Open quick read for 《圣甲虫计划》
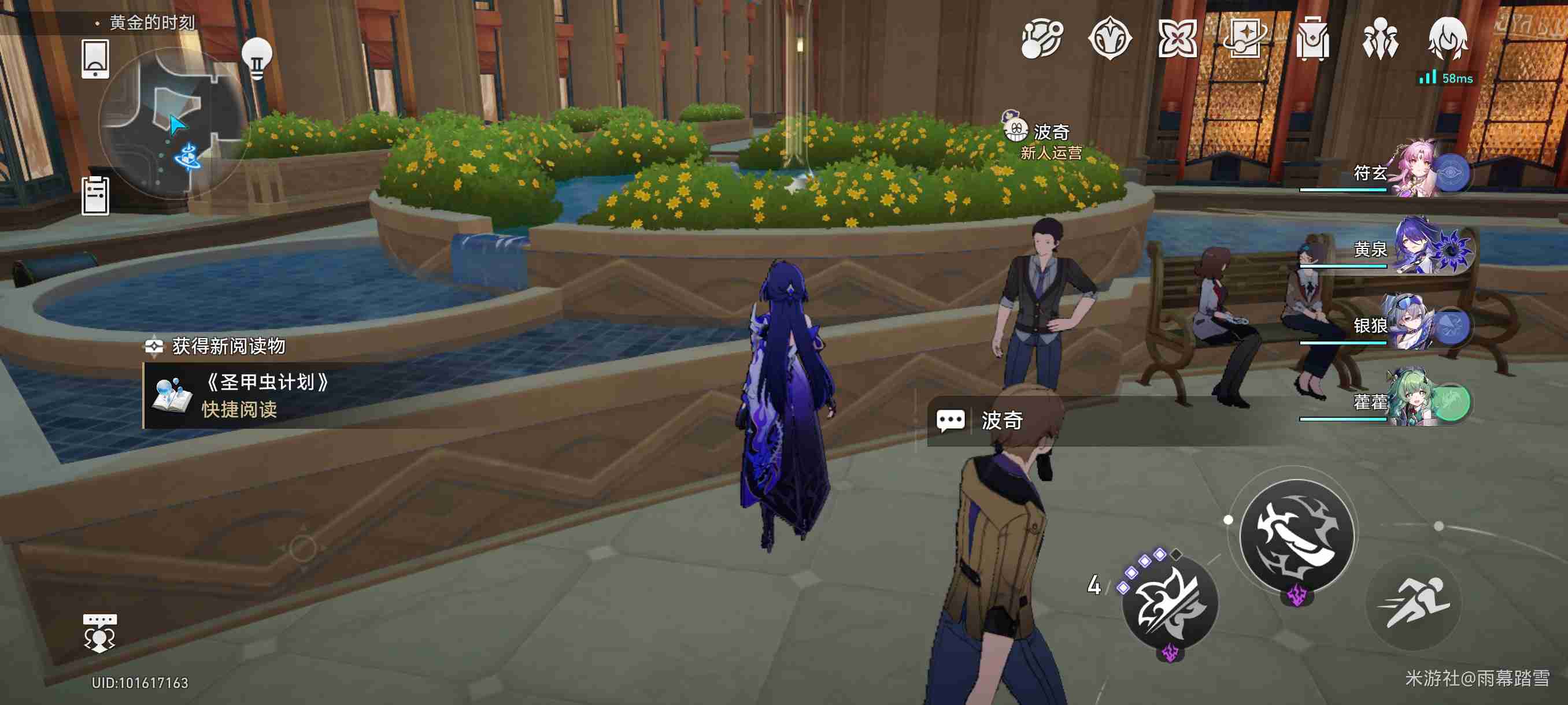The height and width of the screenshot is (705, 1568). (x=239, y=409)
